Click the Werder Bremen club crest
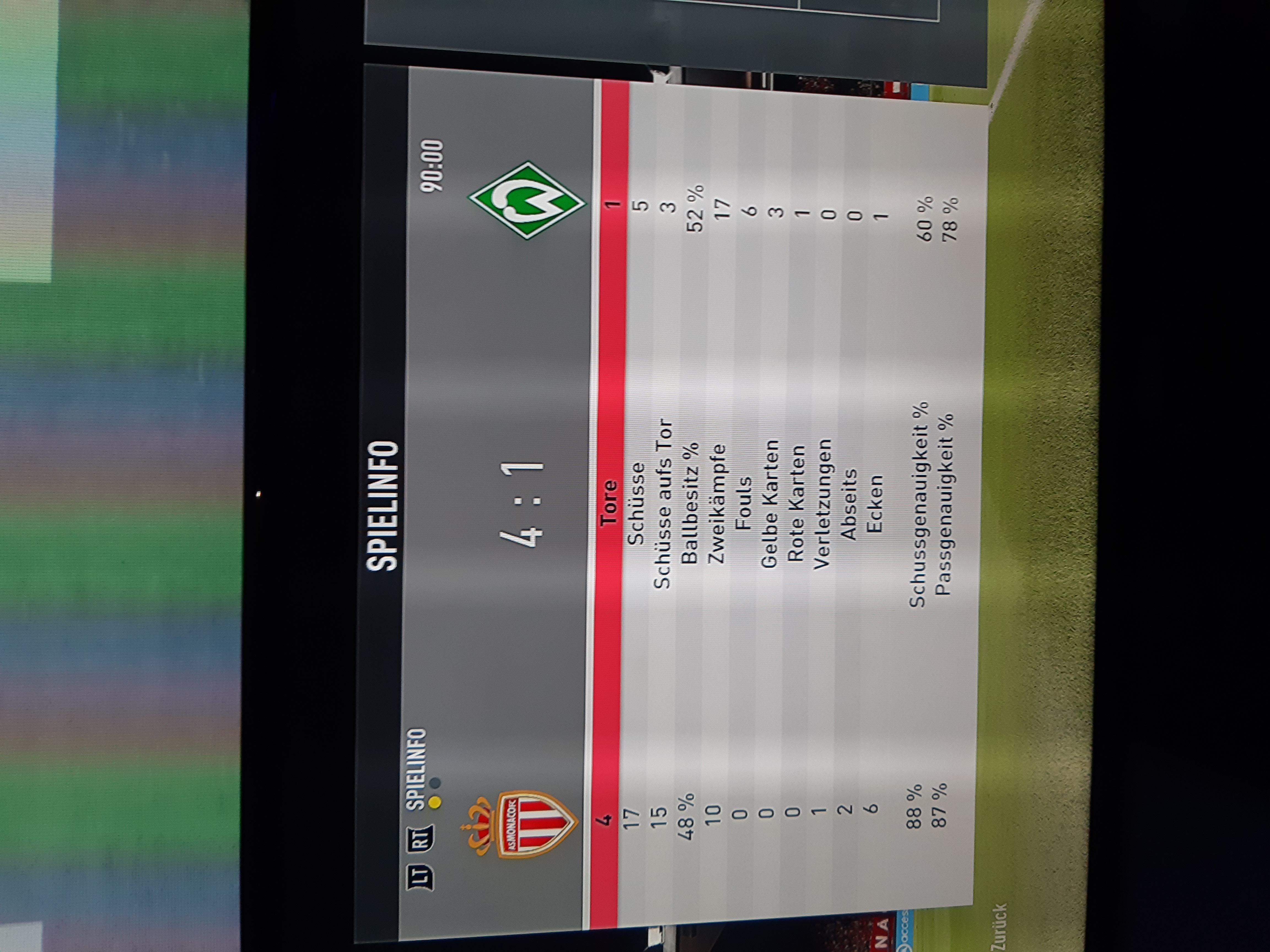 click(526, 200)
